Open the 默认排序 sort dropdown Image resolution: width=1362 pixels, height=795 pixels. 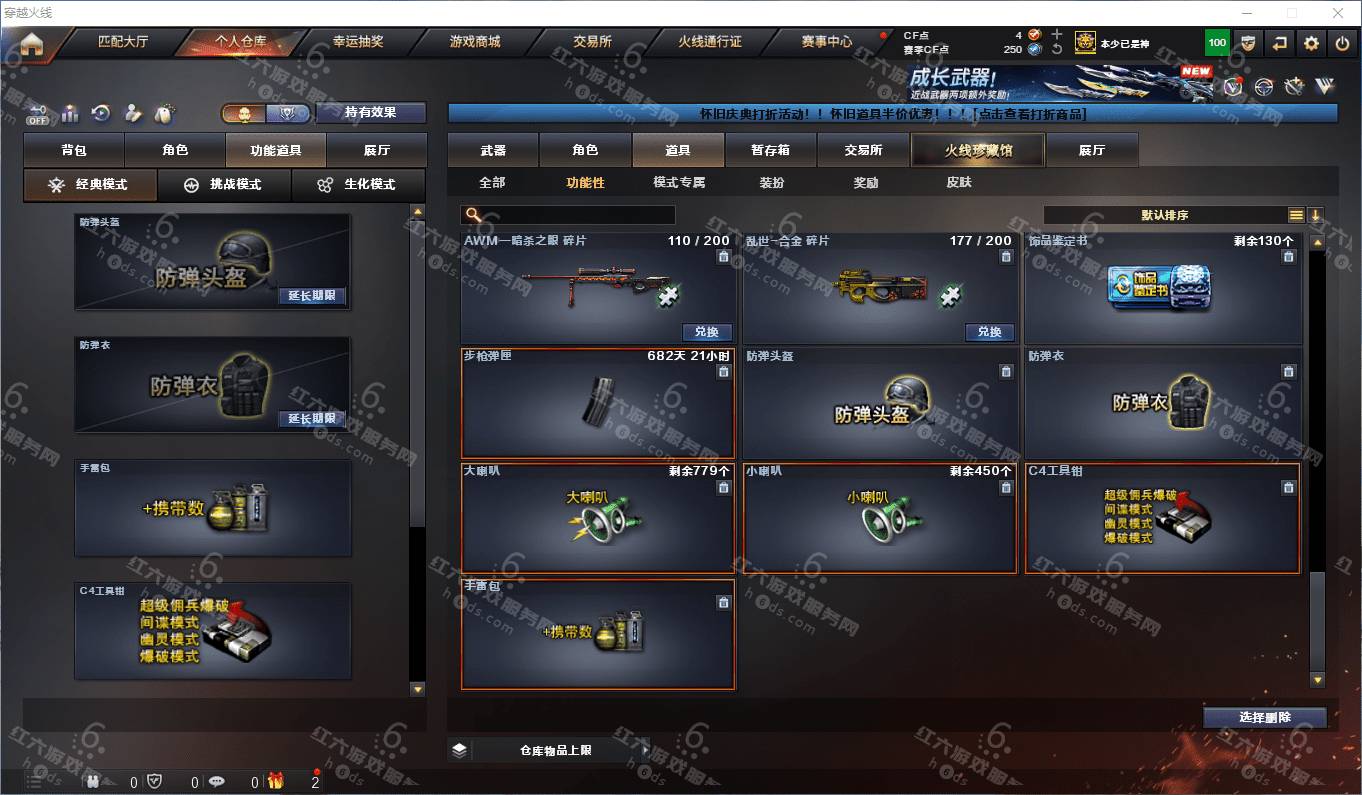[1165, 215]
